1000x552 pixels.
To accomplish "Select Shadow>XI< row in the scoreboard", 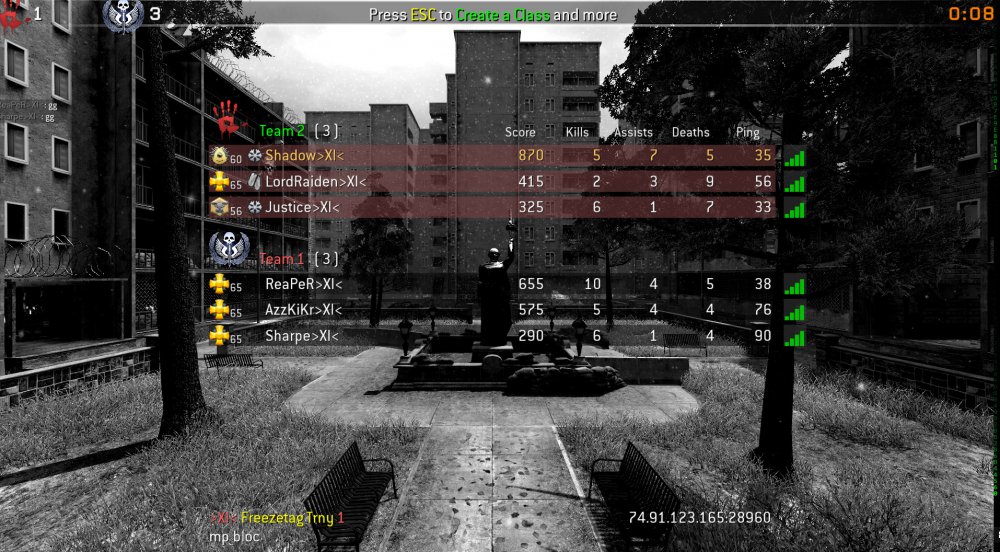I will (304, 156).
